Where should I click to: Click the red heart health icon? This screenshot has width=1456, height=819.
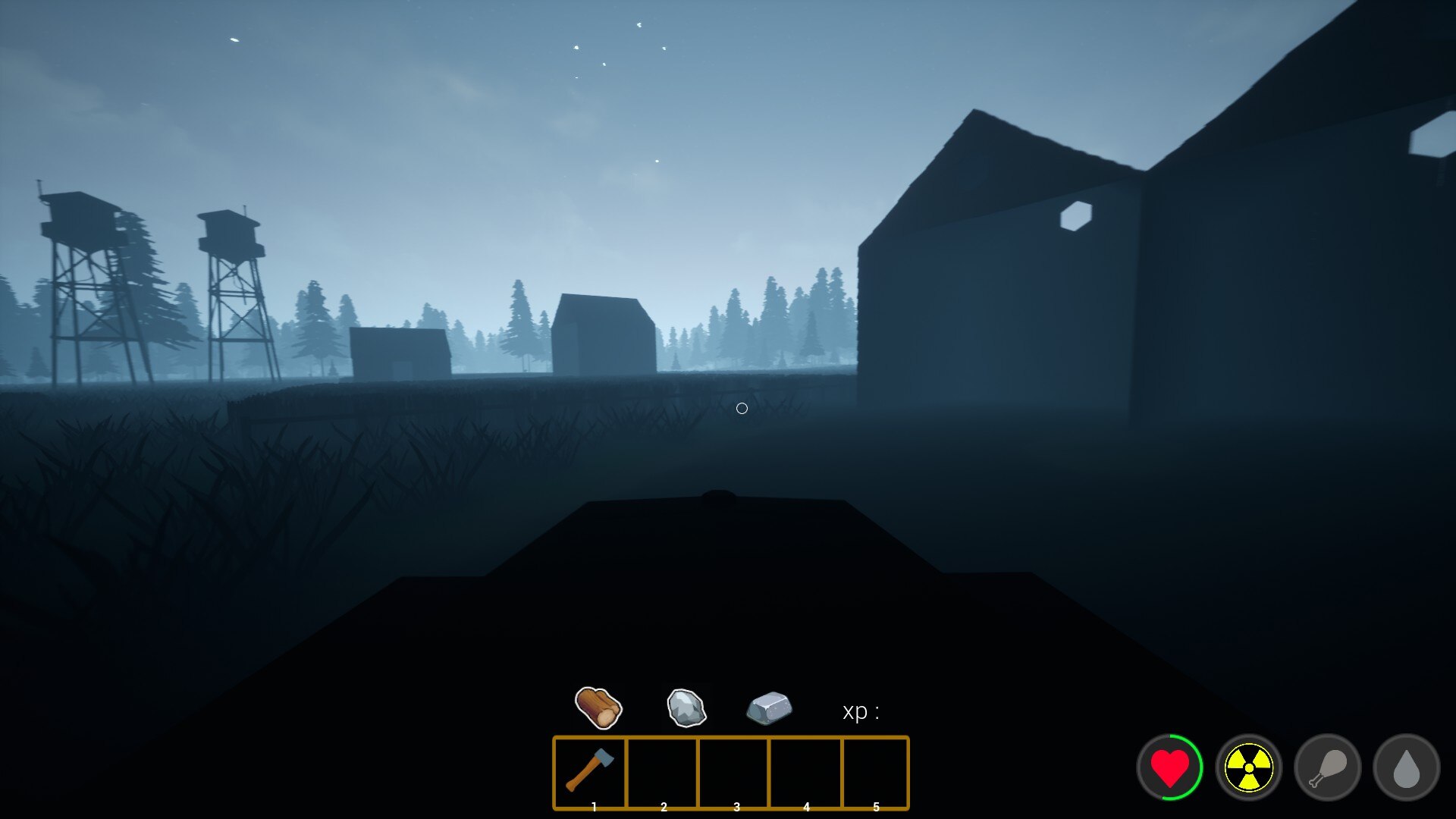tap(1169, 767)
